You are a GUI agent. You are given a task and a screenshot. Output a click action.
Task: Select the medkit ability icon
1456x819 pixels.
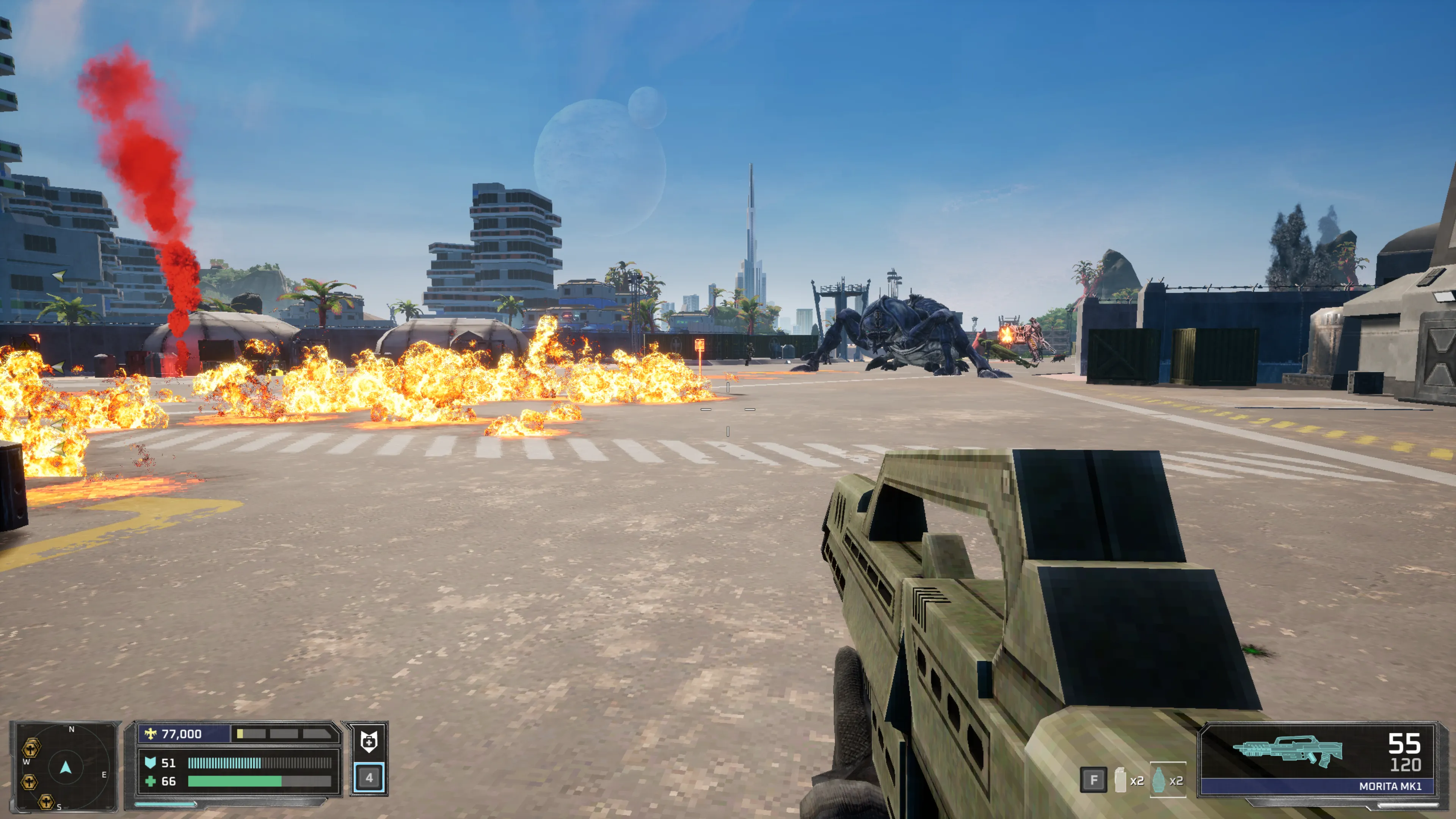(x=369, y=741)
